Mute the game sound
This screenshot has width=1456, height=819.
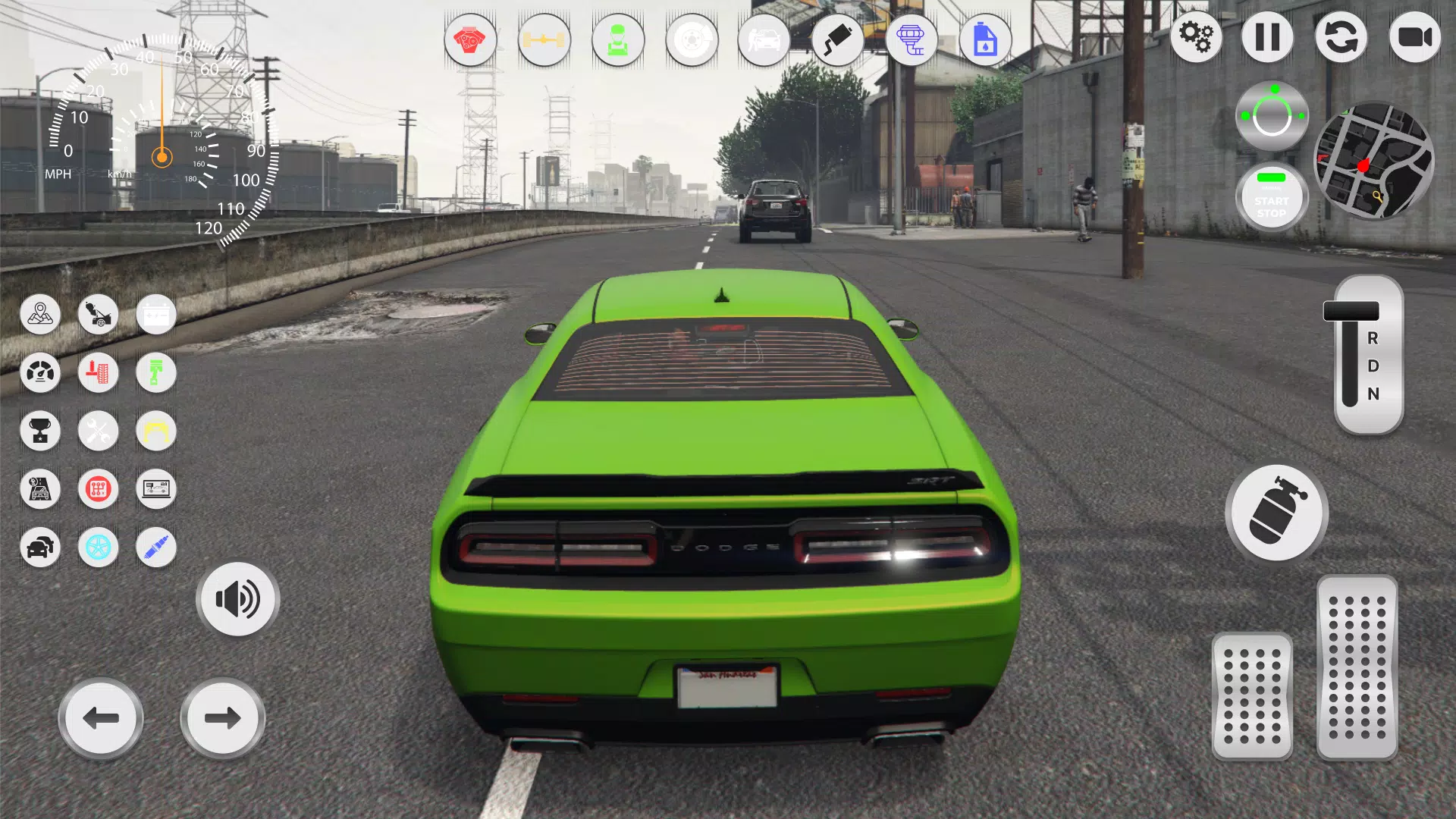237,599
